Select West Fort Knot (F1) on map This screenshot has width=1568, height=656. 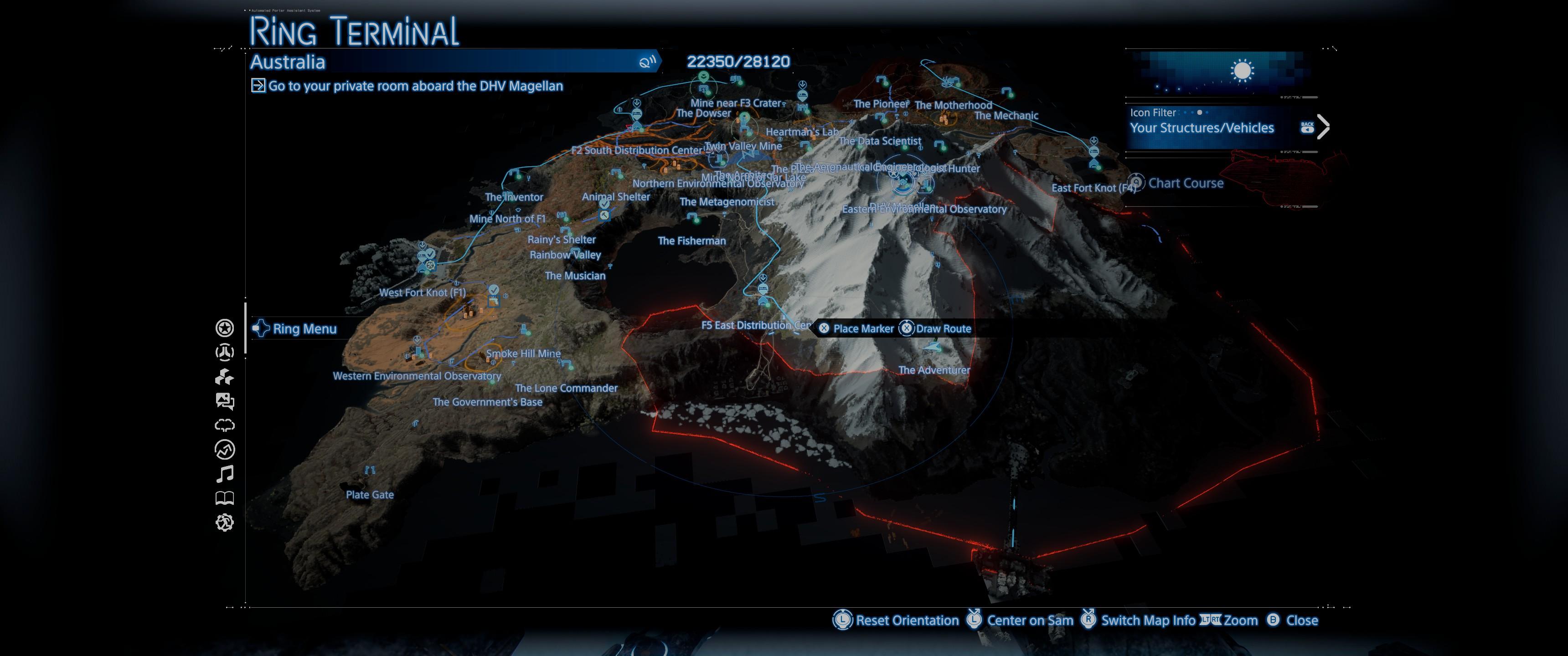(x=423, y=293)
